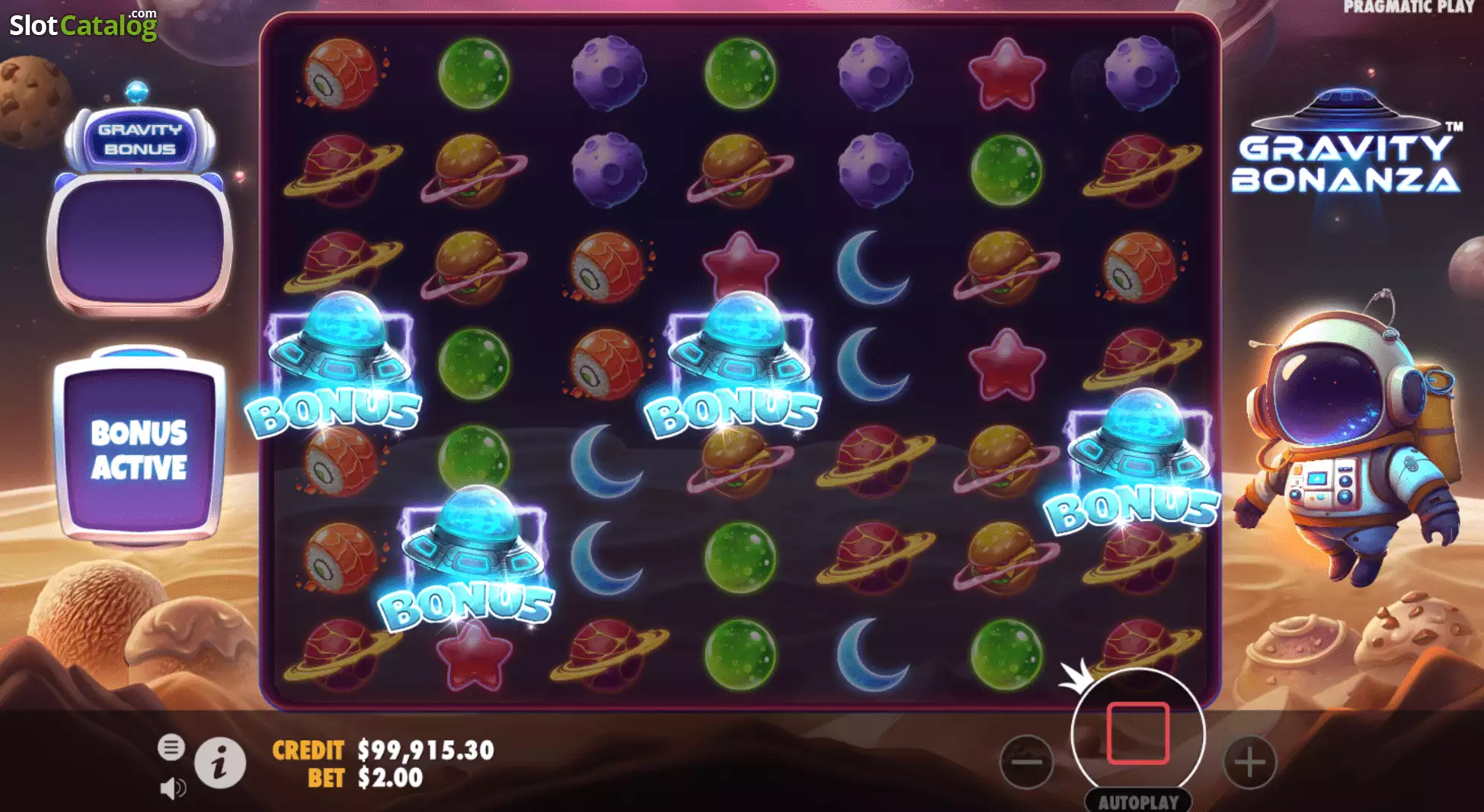Click the Bonus Active panel
The width and height of the screenshot is (1484, 812).
139,450
